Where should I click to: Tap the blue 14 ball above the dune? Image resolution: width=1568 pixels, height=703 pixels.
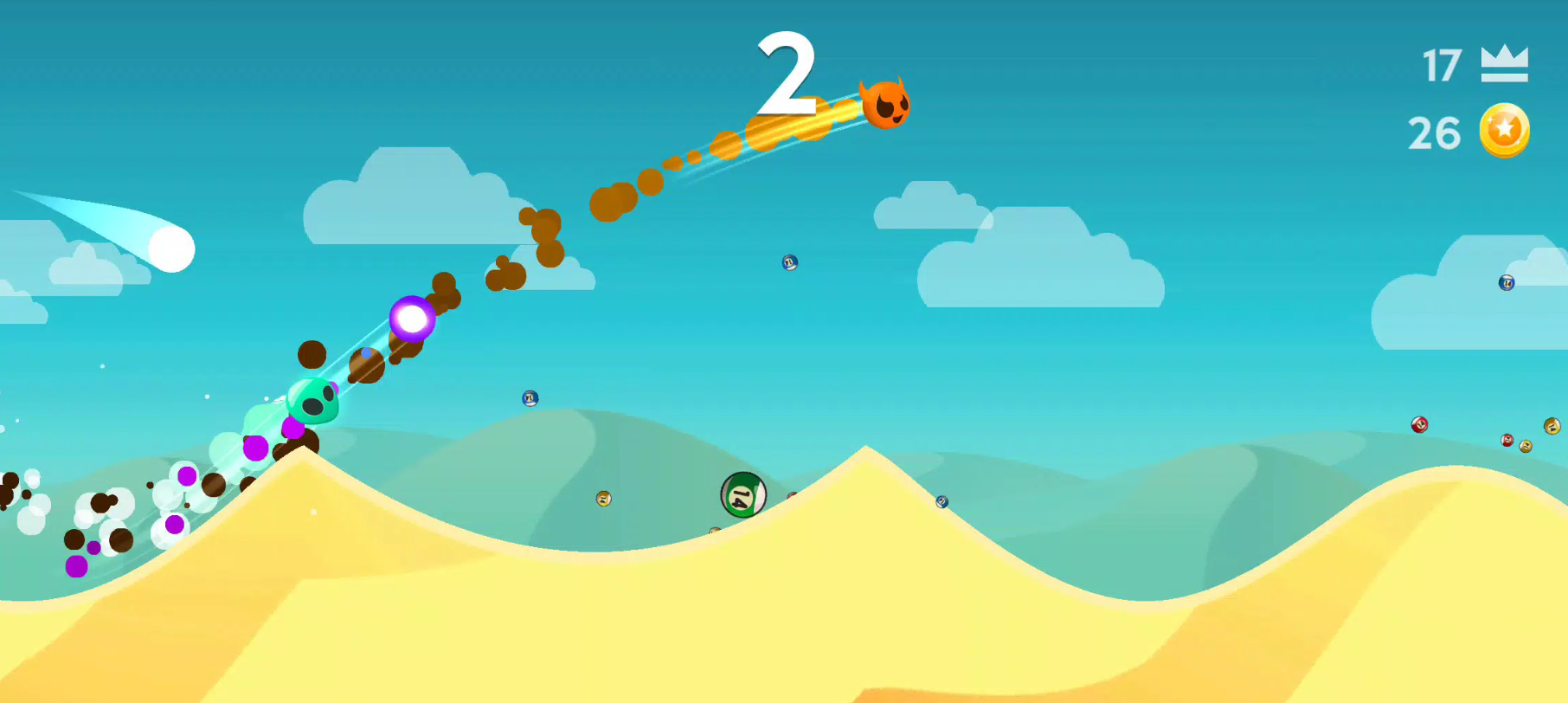click(941, 502)
